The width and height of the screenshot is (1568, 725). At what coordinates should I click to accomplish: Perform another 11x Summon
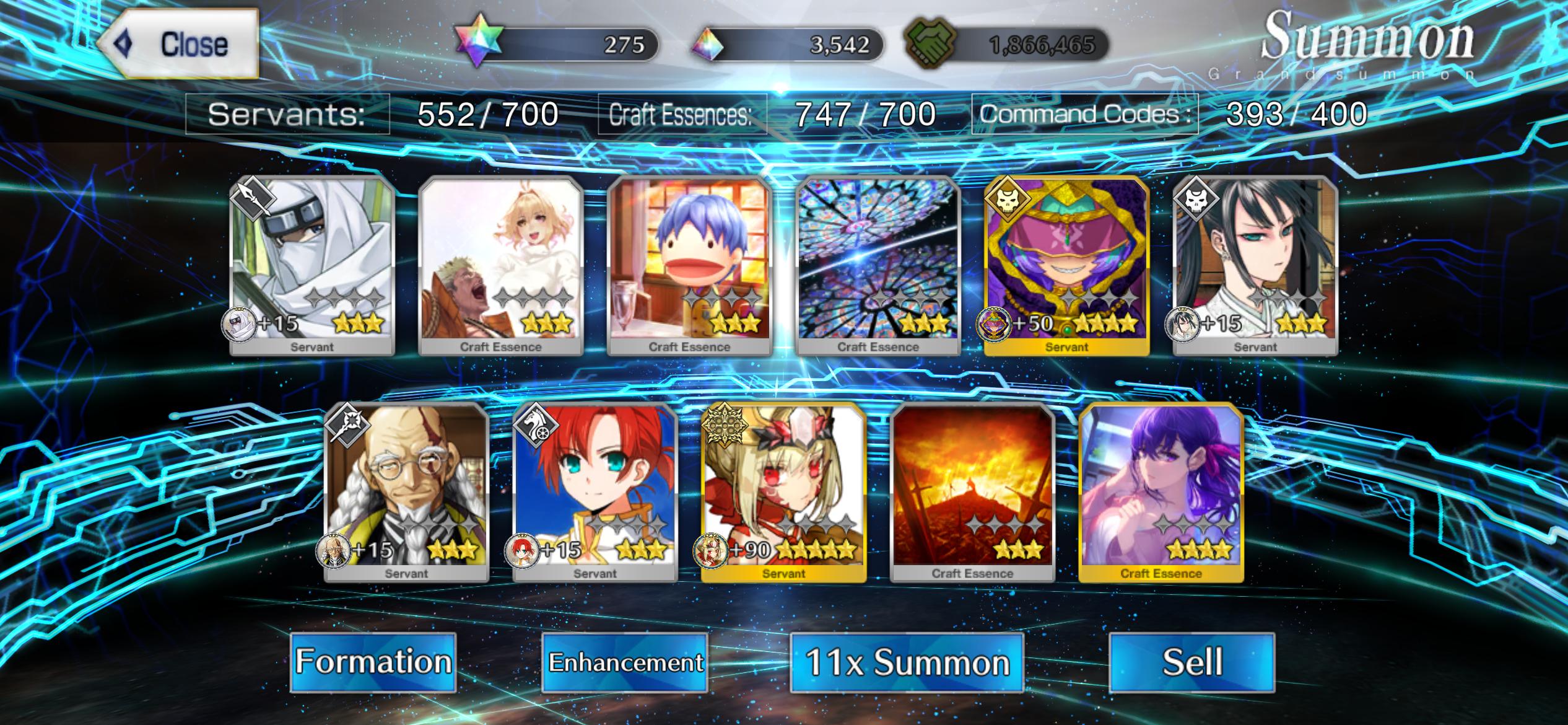[x=907, y=662]
